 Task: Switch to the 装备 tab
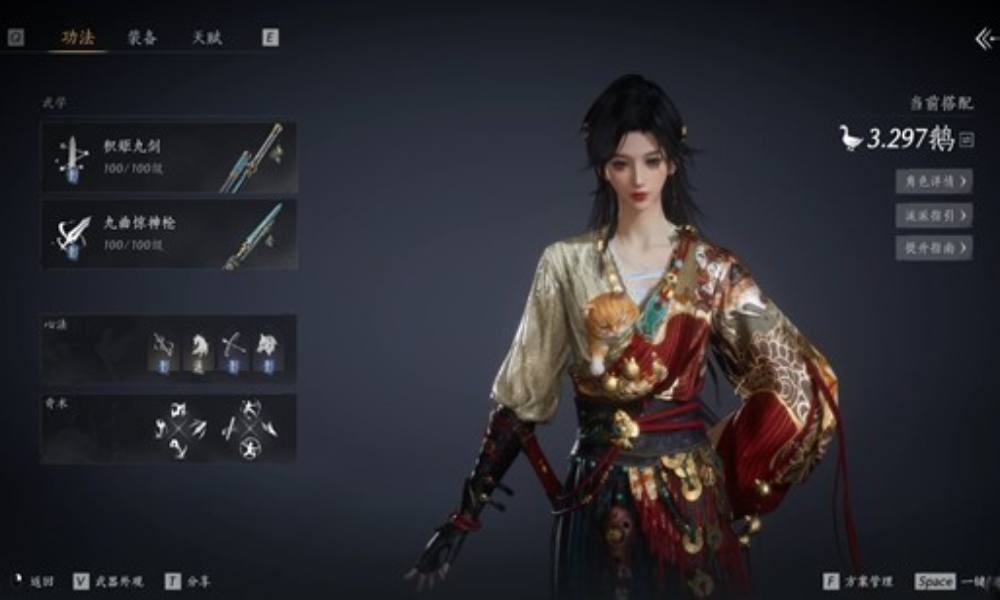coord(141,37)
